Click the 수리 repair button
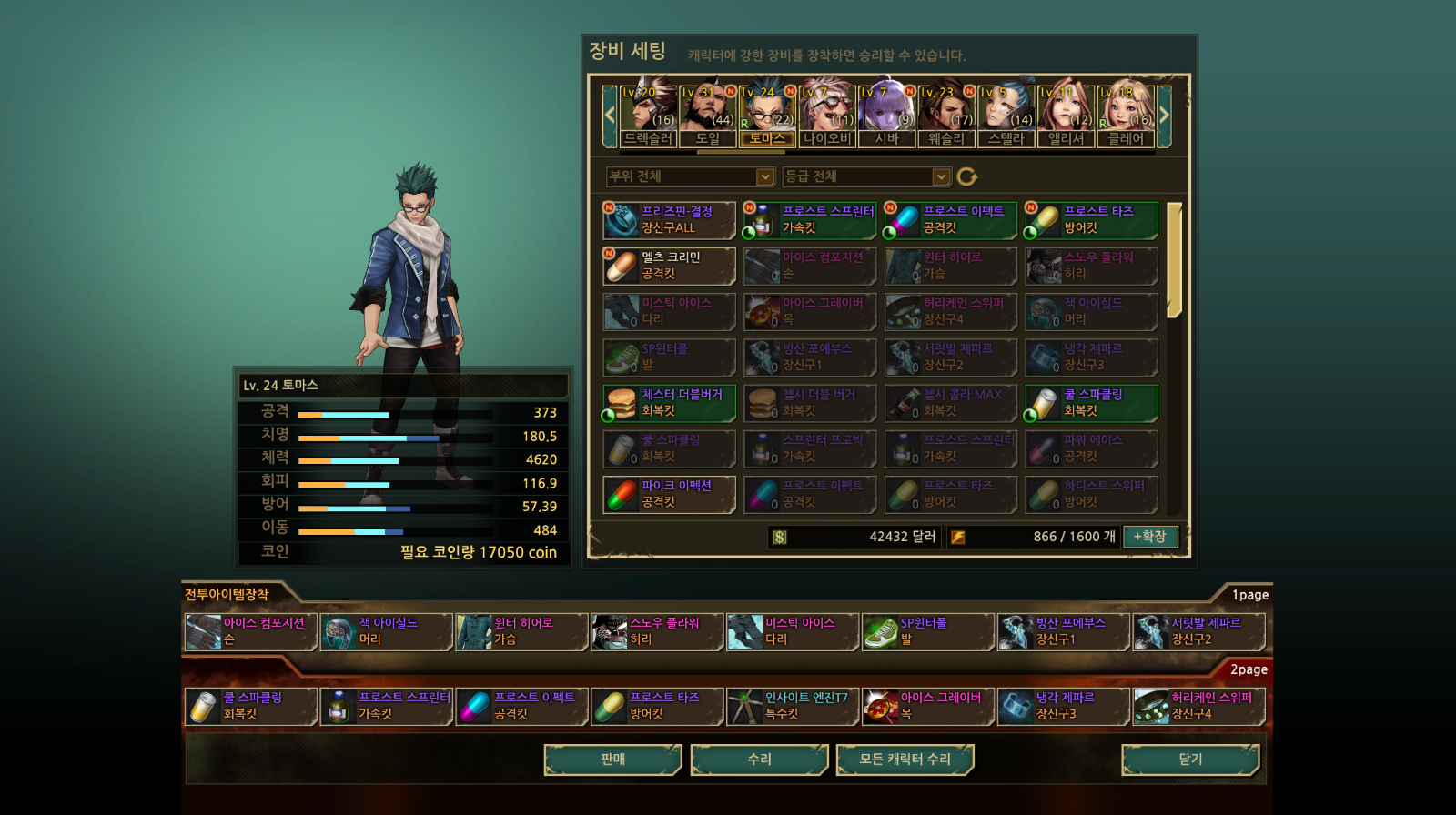The image size is (1456, 815). 759,760
